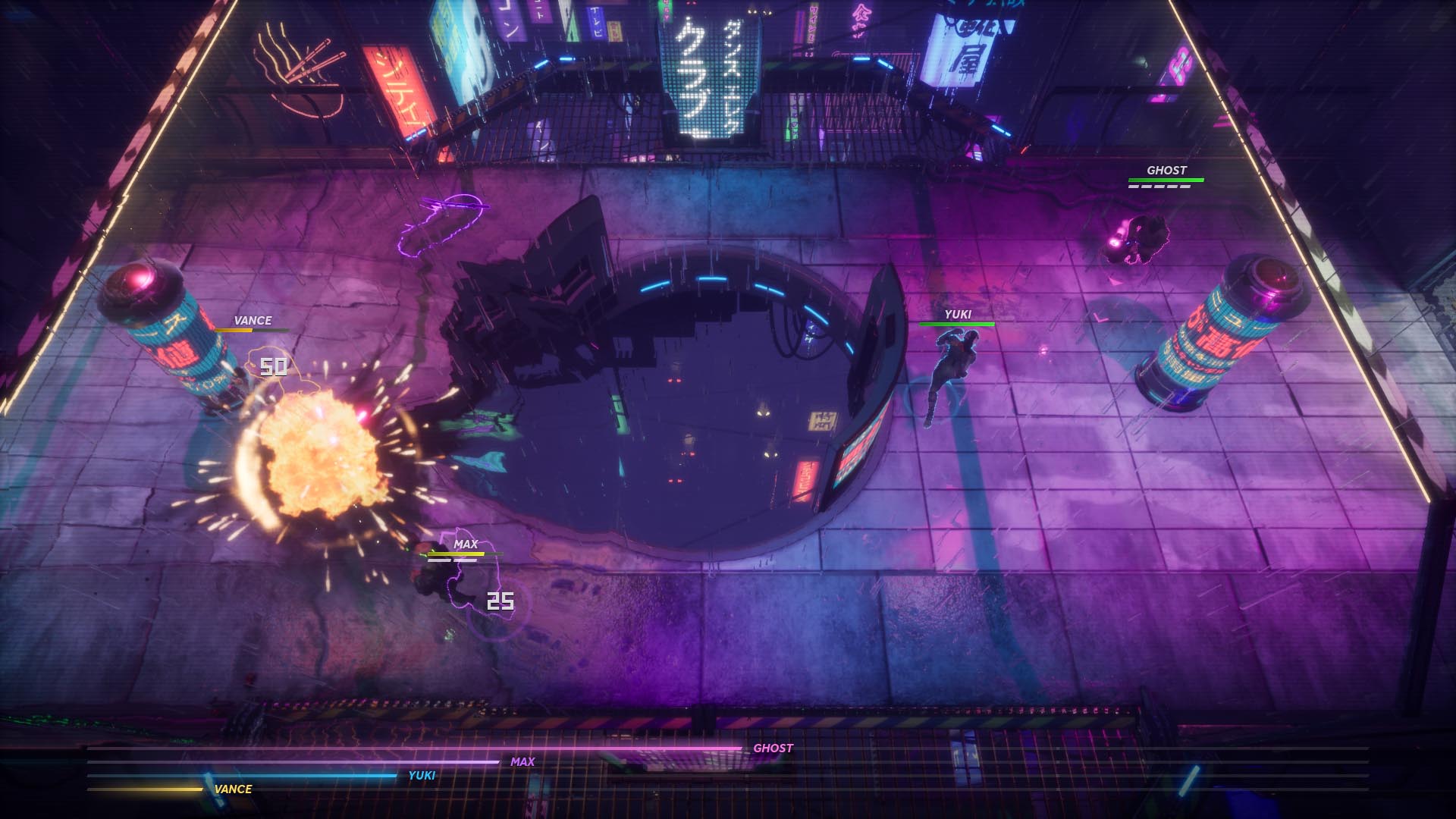1456x819 pixels.
Task: Select the MAX nameplate above the player
Action: click(x=466, y=544)
